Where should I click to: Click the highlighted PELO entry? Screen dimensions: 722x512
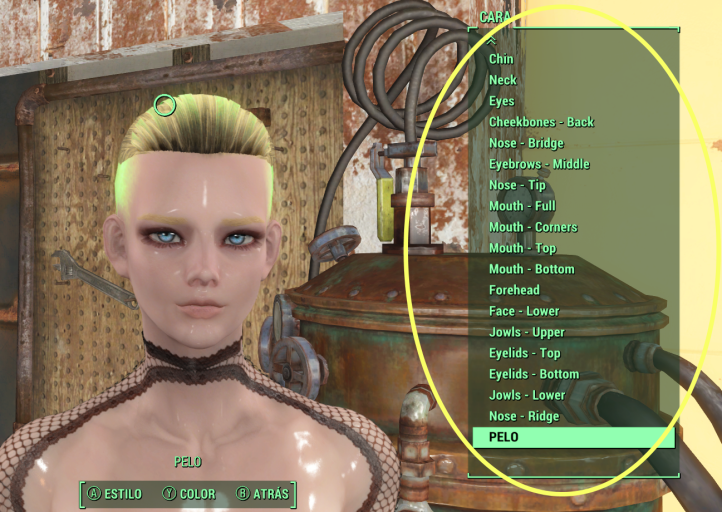(x=573, y=437)
